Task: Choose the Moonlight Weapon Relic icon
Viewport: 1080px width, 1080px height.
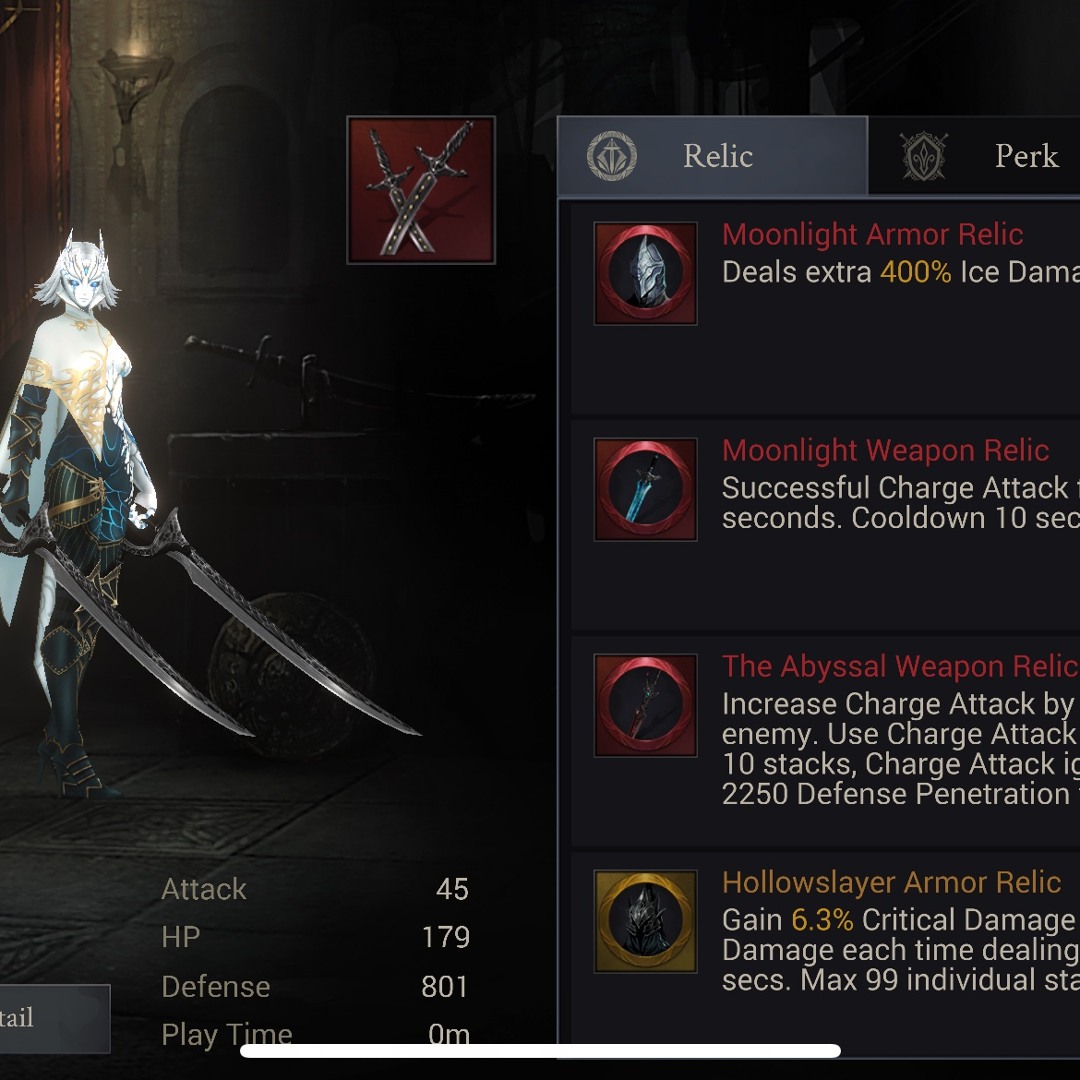Action: (645, 489)
